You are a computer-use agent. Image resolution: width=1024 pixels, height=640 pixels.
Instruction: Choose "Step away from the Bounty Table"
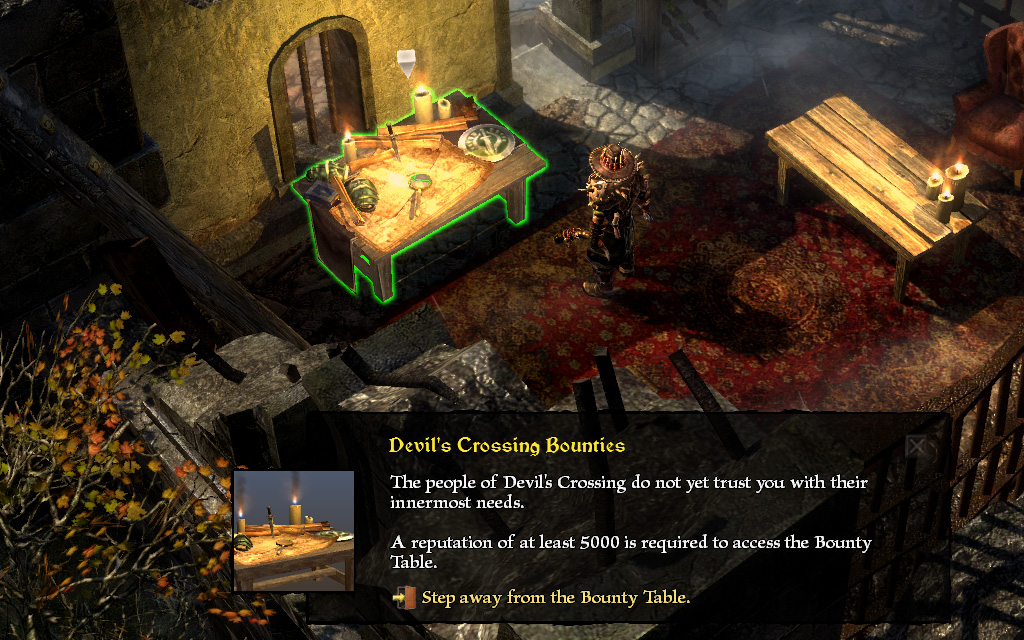[x=555, y=598]
